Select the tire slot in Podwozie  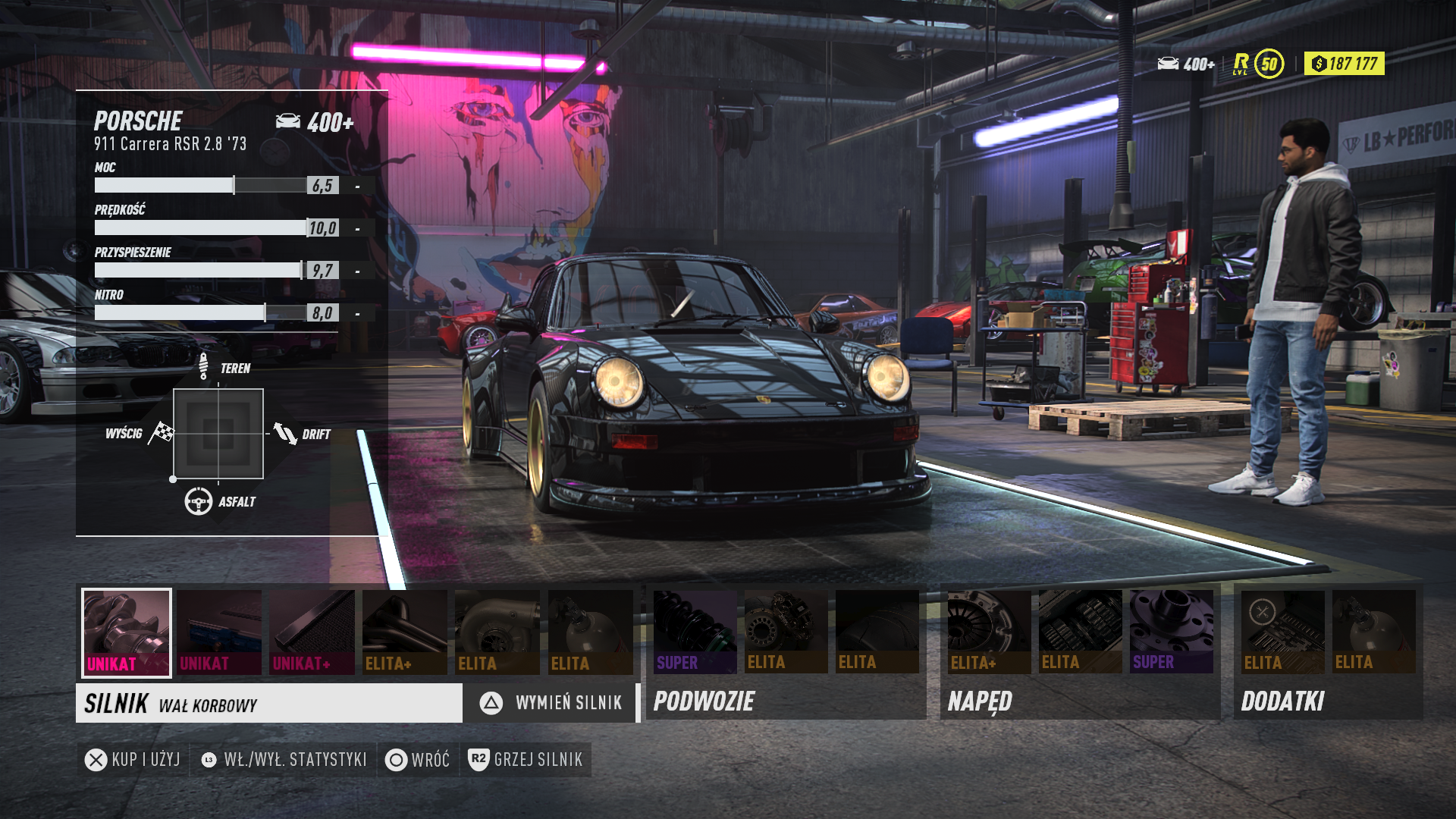[877, 632]
